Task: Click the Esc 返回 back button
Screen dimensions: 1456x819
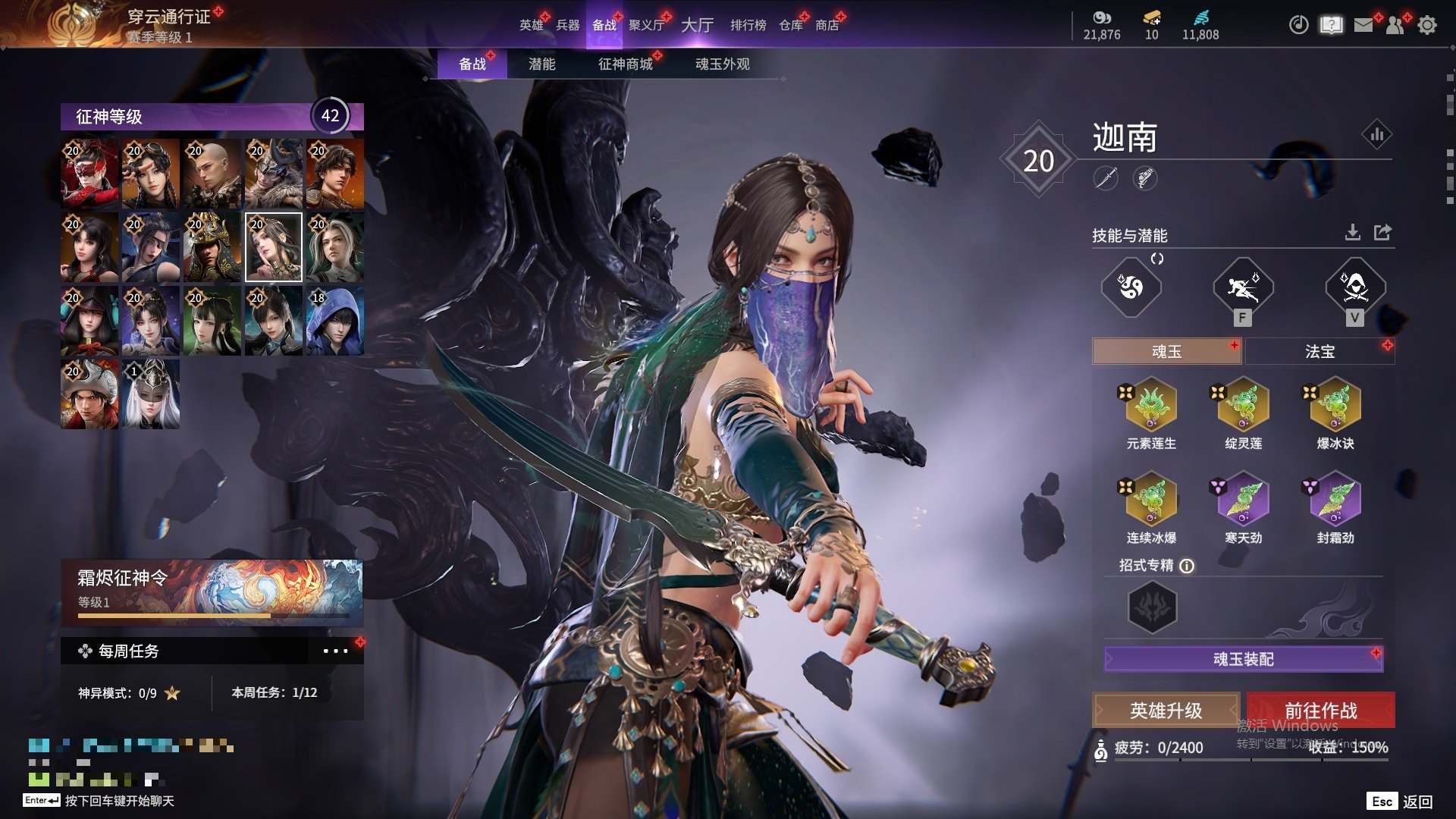Action: (1400, 802)
